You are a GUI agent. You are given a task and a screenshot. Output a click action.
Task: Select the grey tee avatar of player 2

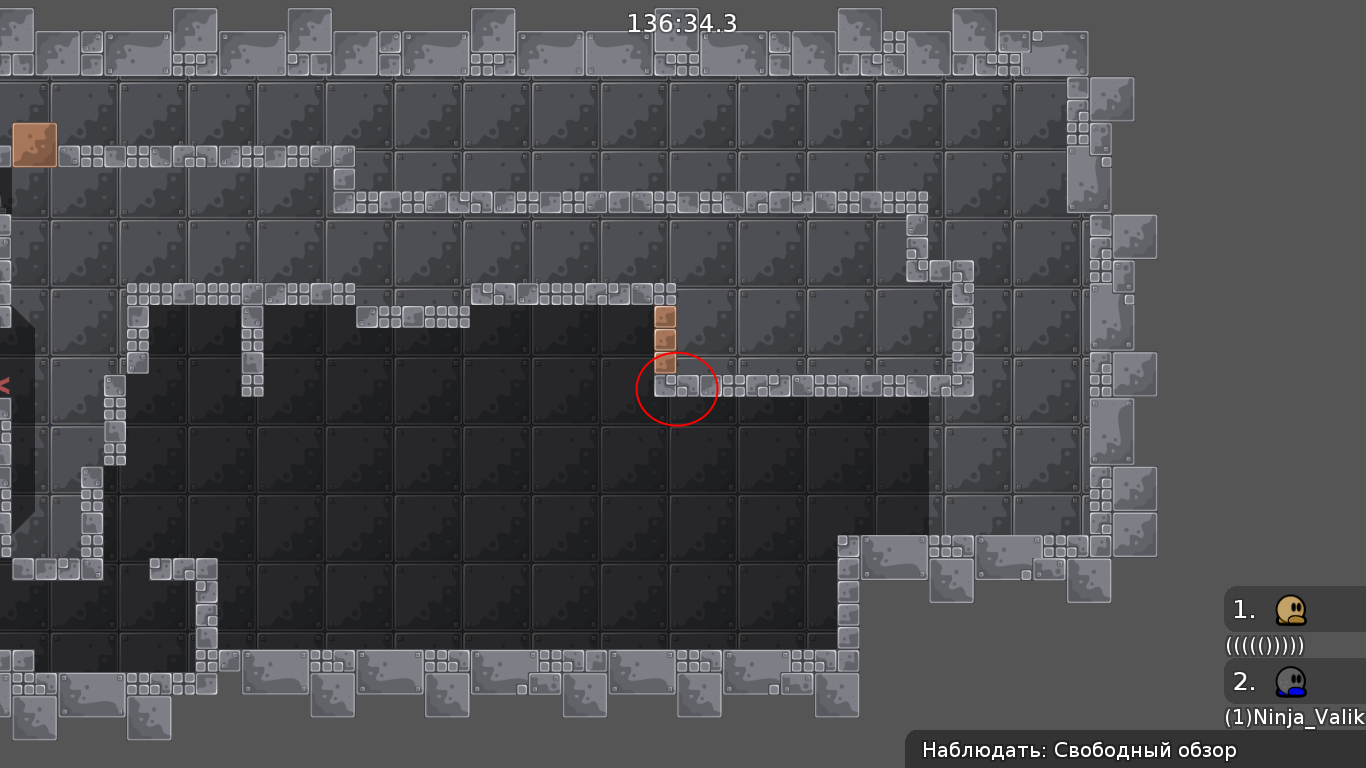click(1291, 681)
